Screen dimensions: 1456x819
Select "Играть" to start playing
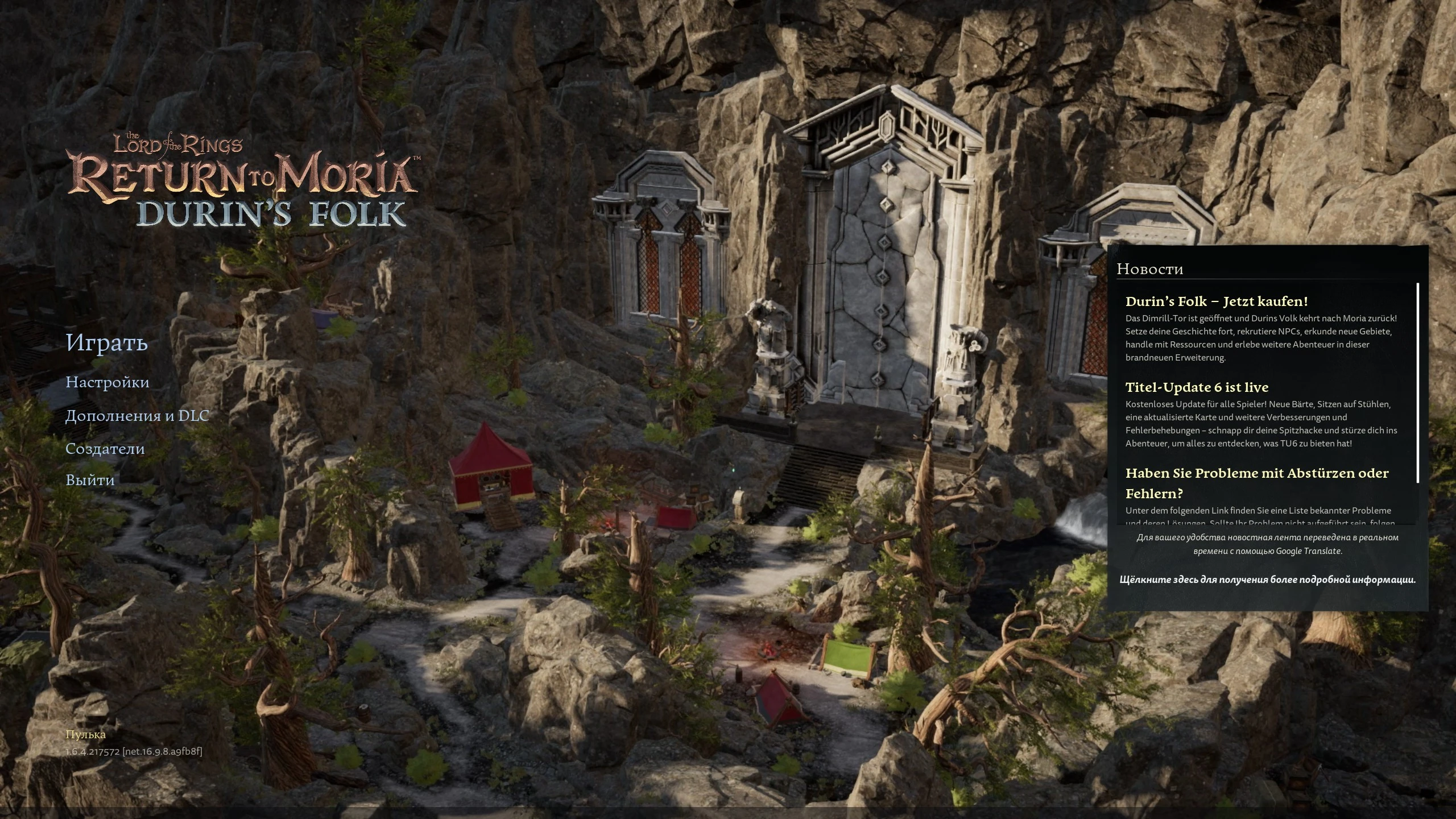pyautogui.click(x=107, y=343)
